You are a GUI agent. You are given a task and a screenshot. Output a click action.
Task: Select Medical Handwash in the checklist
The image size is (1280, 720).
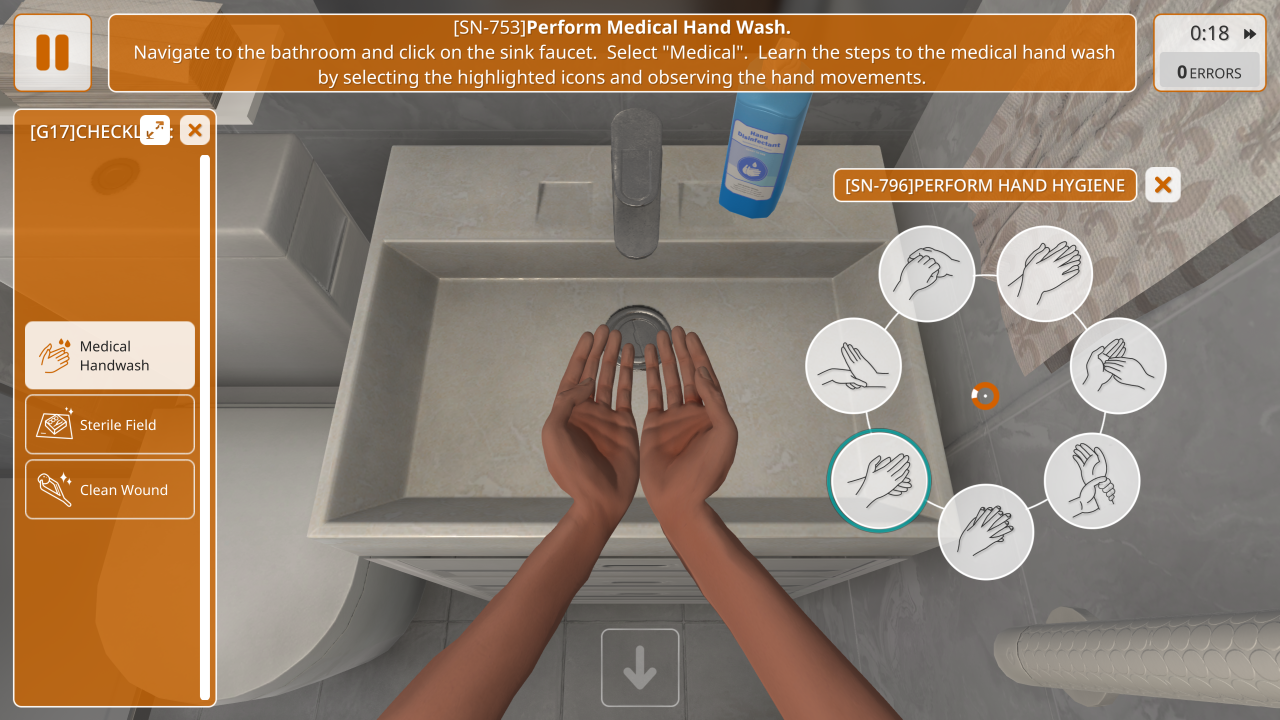[x=110, y=355]
